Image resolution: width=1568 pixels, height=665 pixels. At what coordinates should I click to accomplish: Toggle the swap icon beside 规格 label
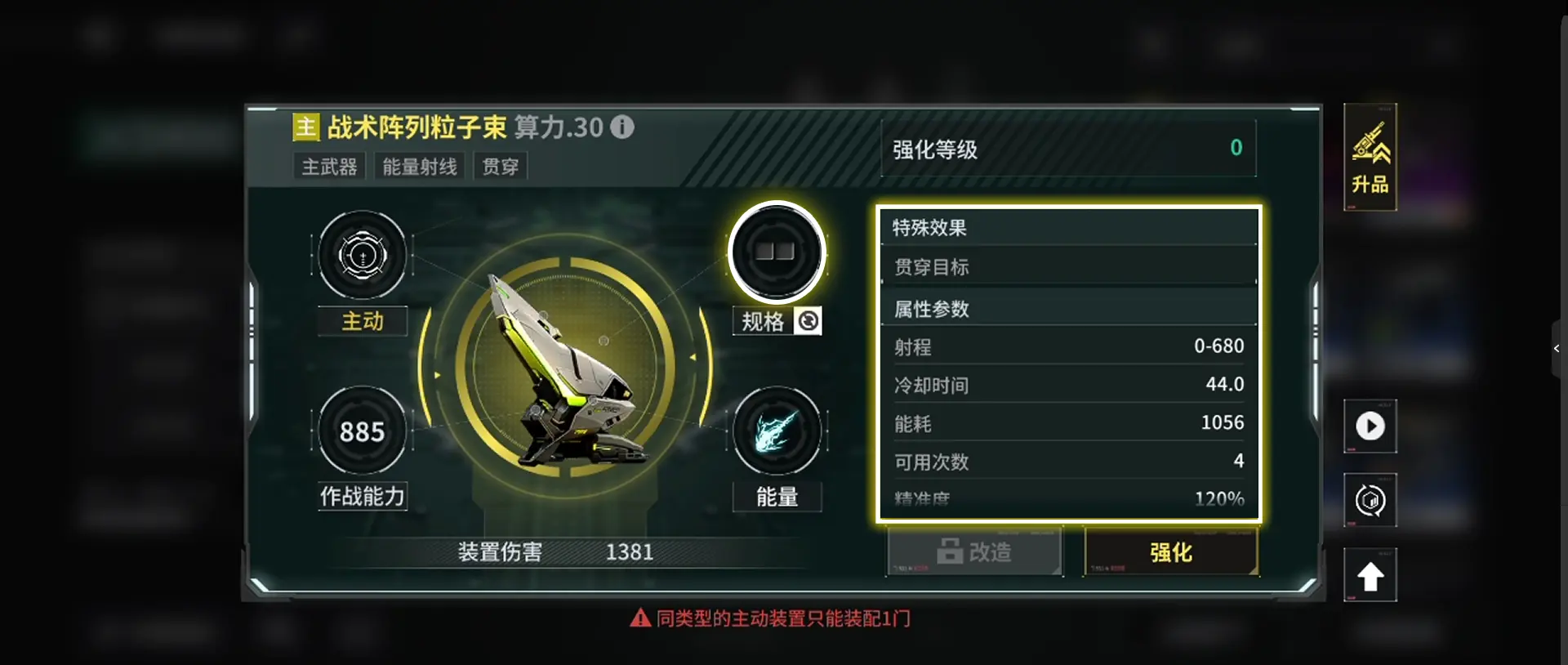[808, 321]
